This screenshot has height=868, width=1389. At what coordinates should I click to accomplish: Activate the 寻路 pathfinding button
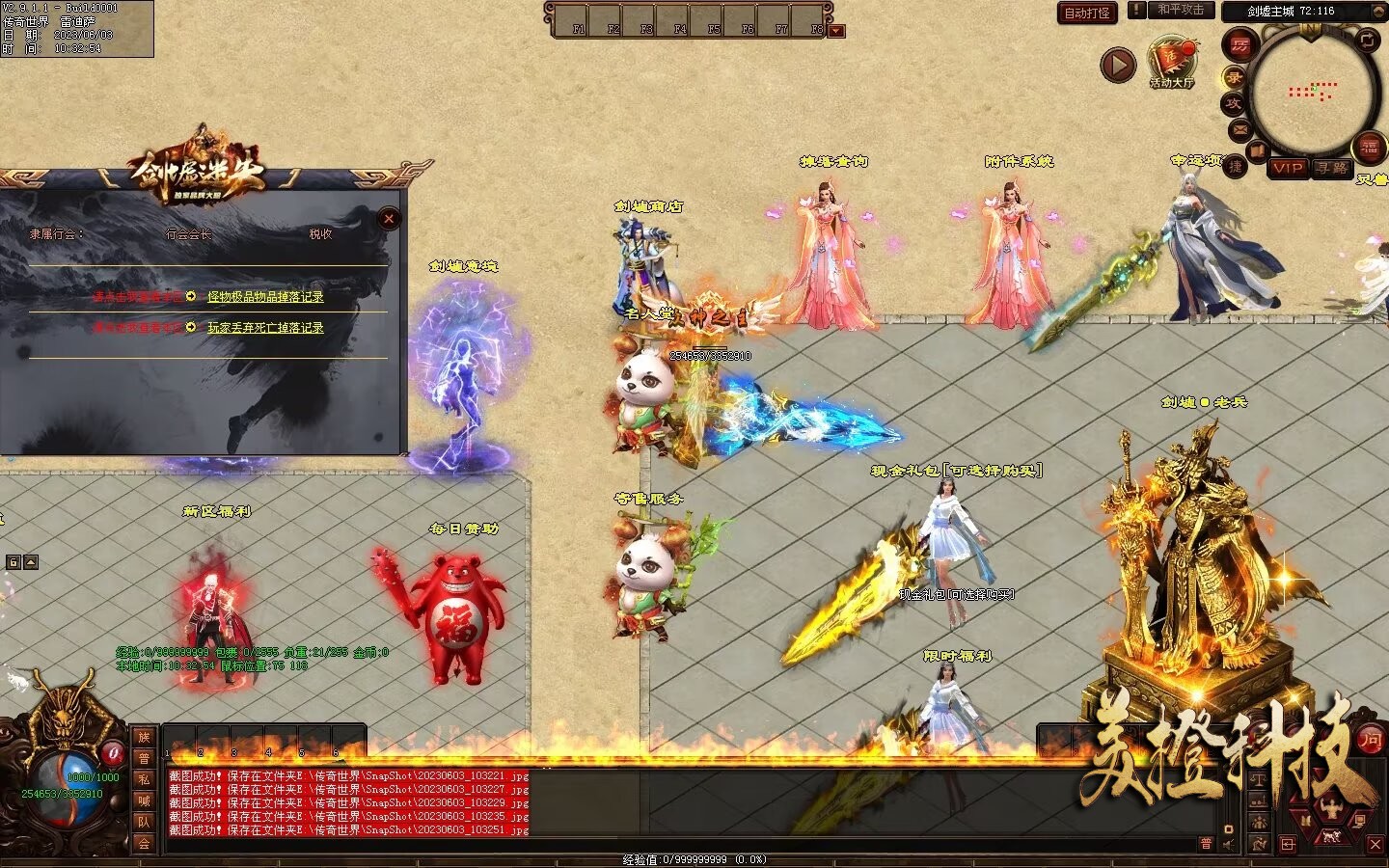click(1332, 168)
